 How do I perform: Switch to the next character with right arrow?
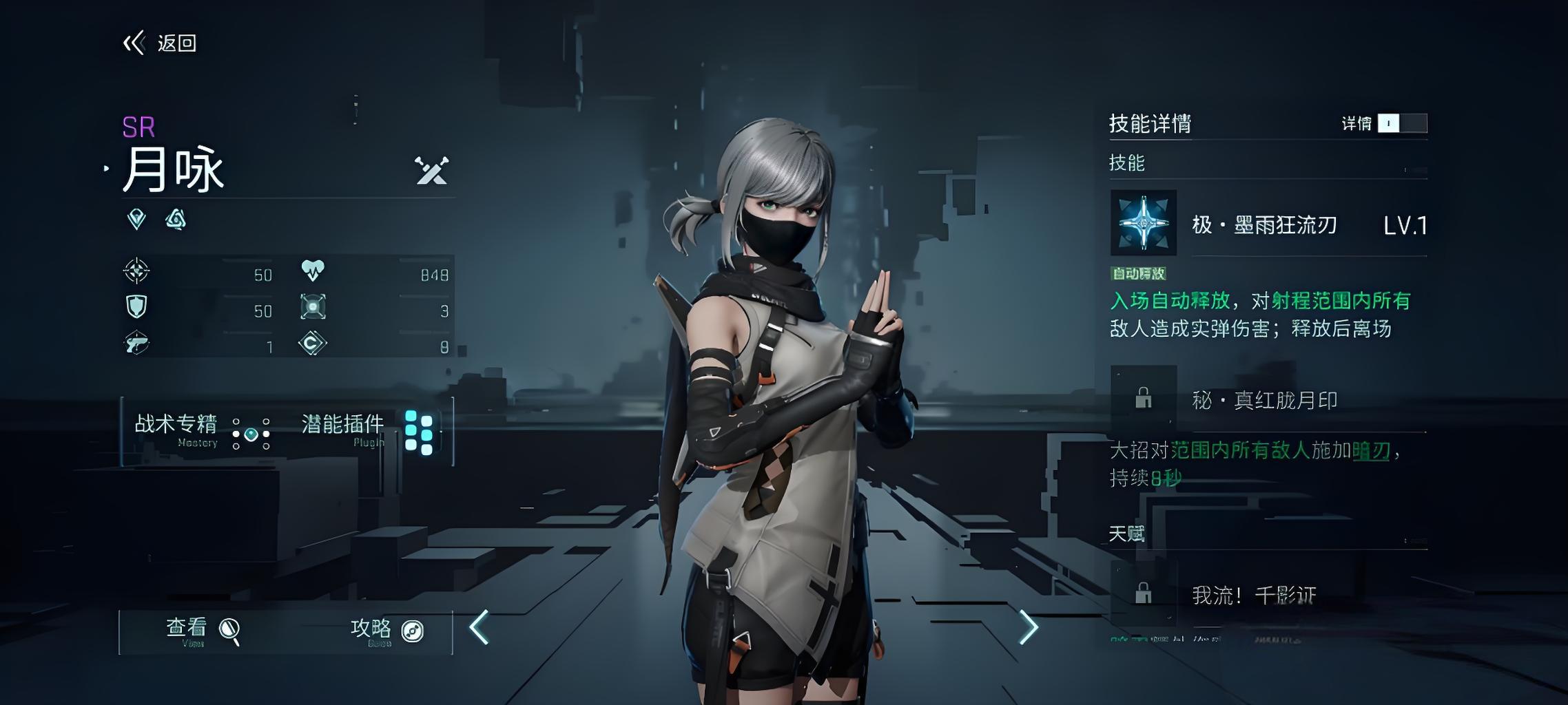click(x=1028, y=627)
